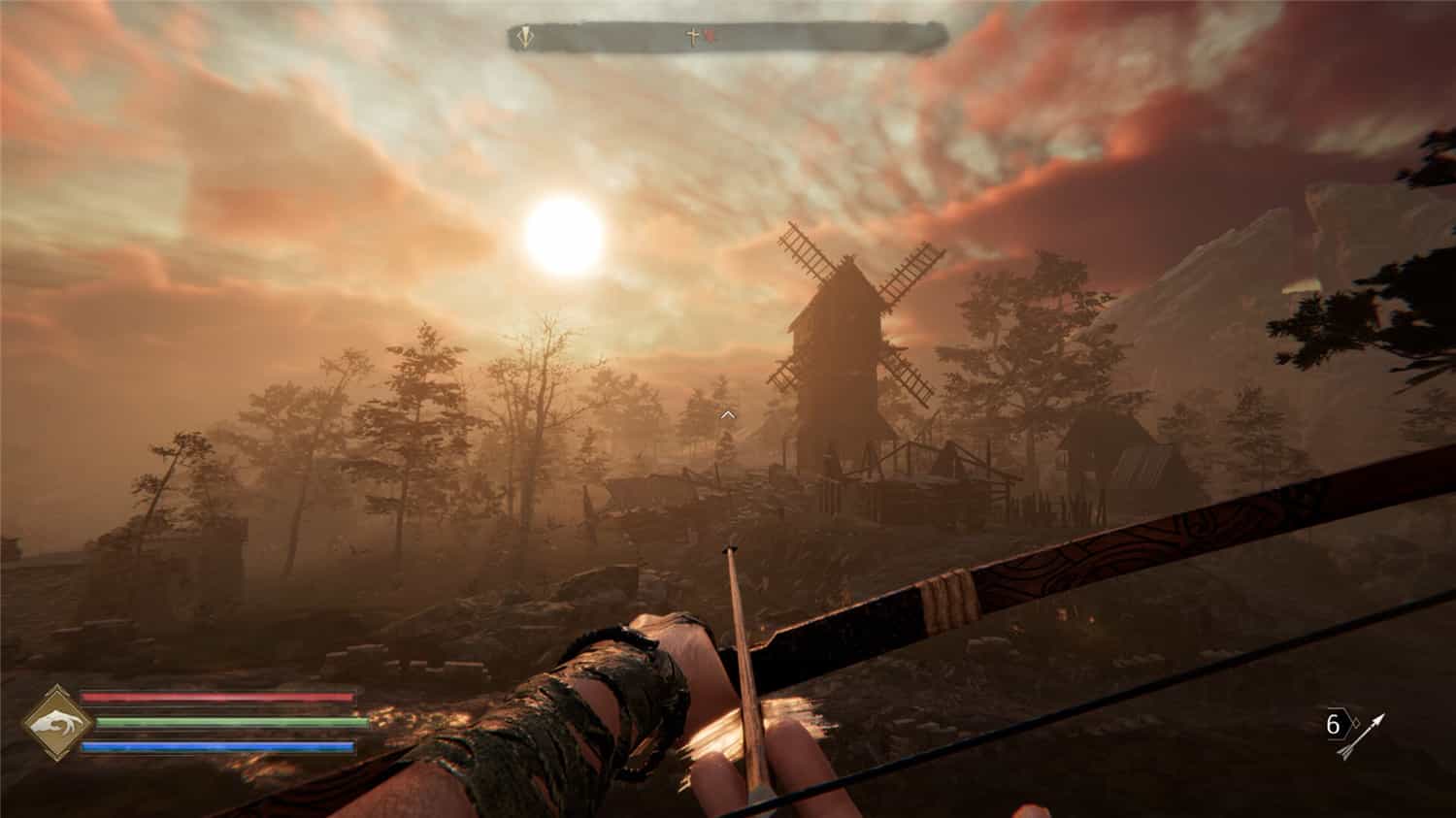
Task: Select the cross waypoint marker on the compass bar
Action: click(x=692, y=36)
